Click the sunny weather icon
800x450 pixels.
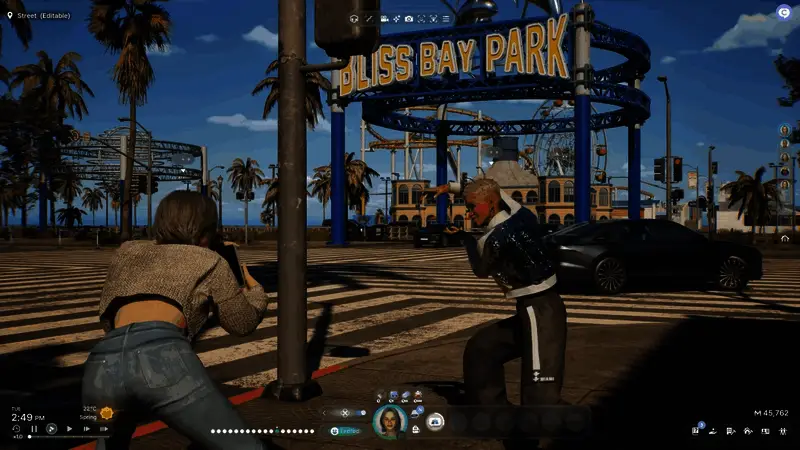click(107, 413)
